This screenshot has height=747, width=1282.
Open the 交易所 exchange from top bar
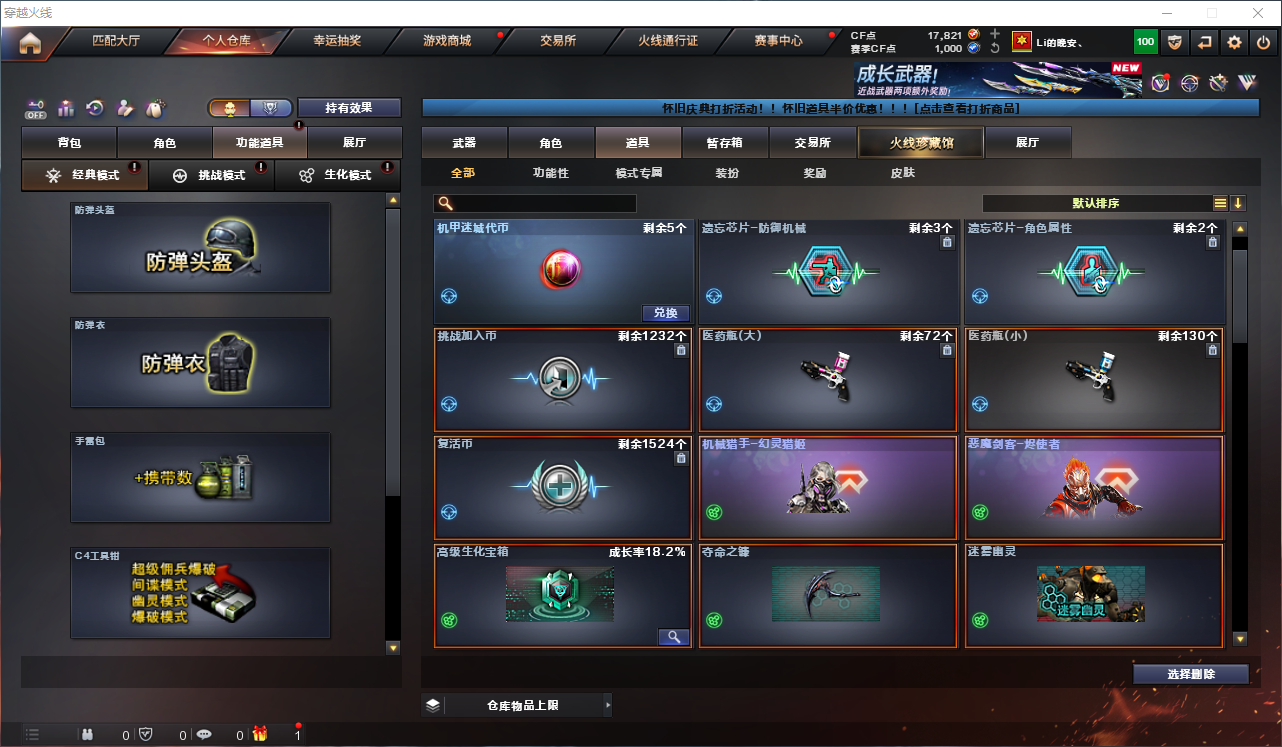pos(558,41)
